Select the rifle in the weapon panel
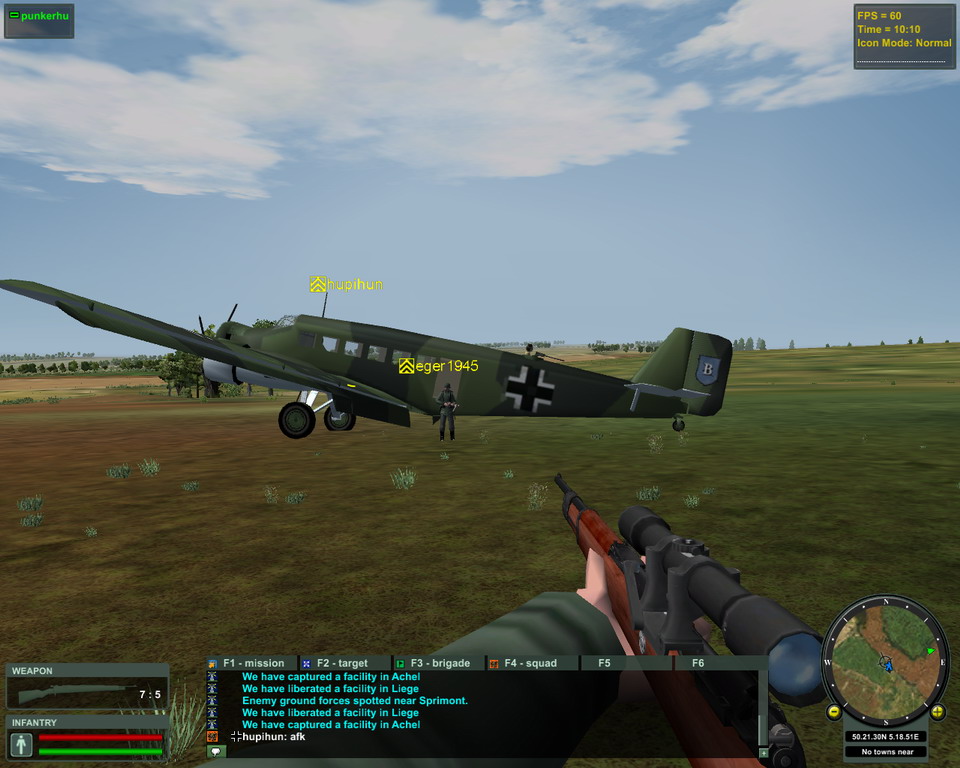This screenshot has width=960, height=768. 76,694
